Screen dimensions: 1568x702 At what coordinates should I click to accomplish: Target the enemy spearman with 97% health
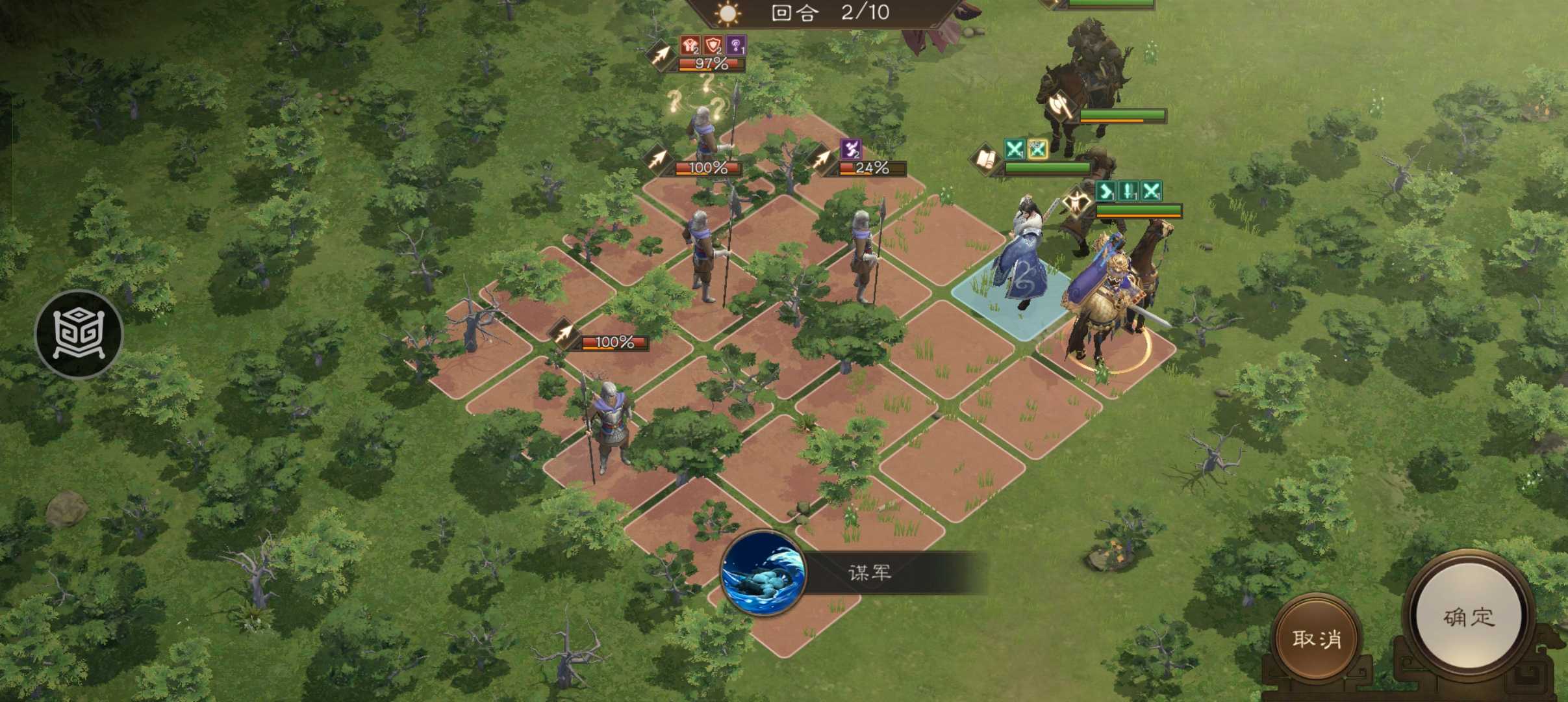703,133
